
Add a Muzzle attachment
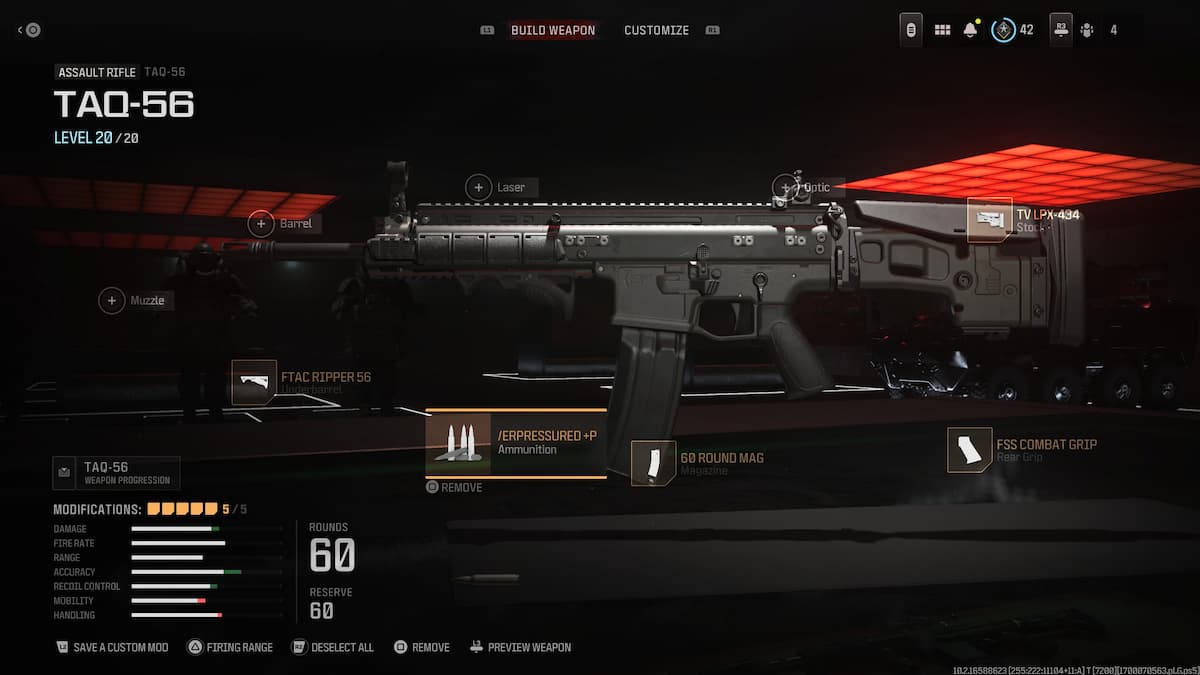(x=112, y=300)
